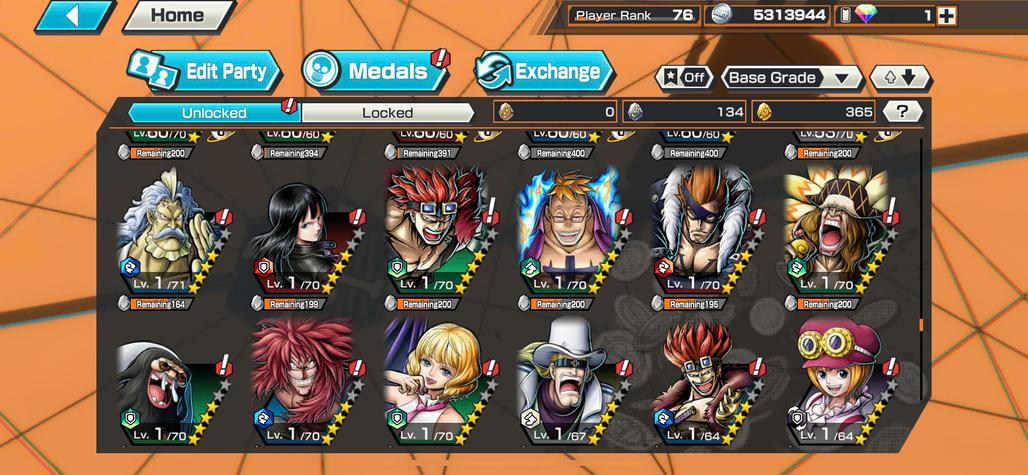Switch to the Unlocked tab
This screenshot has height=475, width=1028.
tap(214, 112)
